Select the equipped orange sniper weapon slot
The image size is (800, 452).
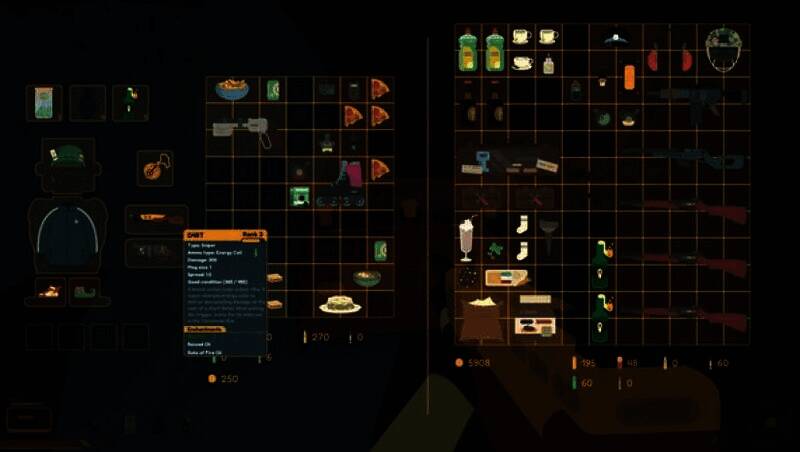click(154, 219)
